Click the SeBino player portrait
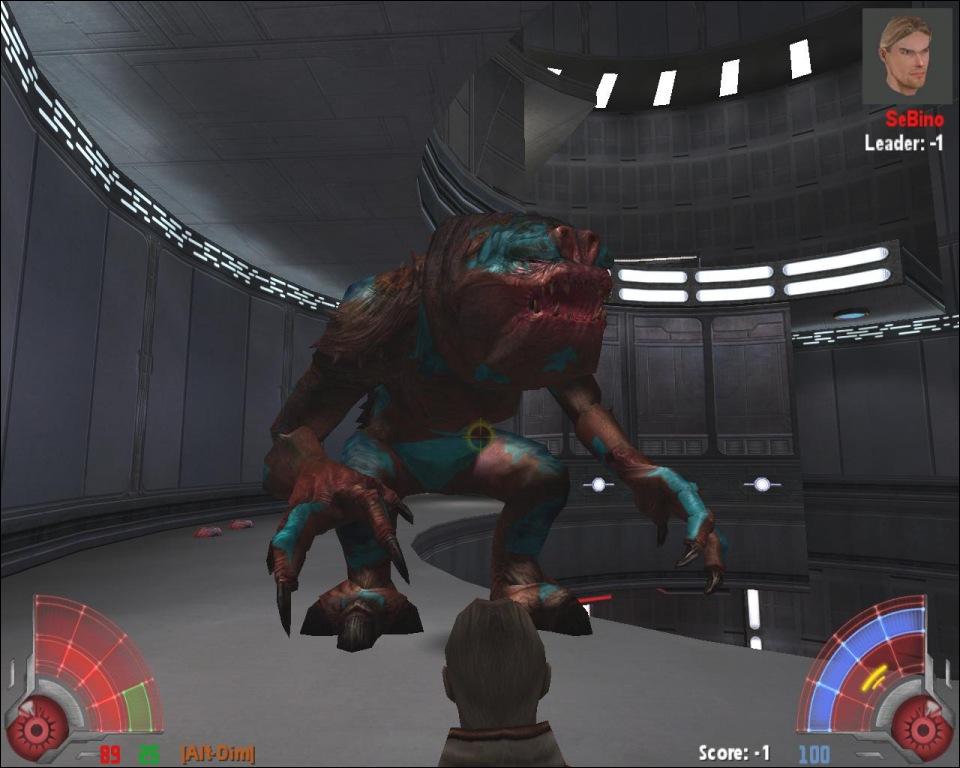 pos(906,56)
